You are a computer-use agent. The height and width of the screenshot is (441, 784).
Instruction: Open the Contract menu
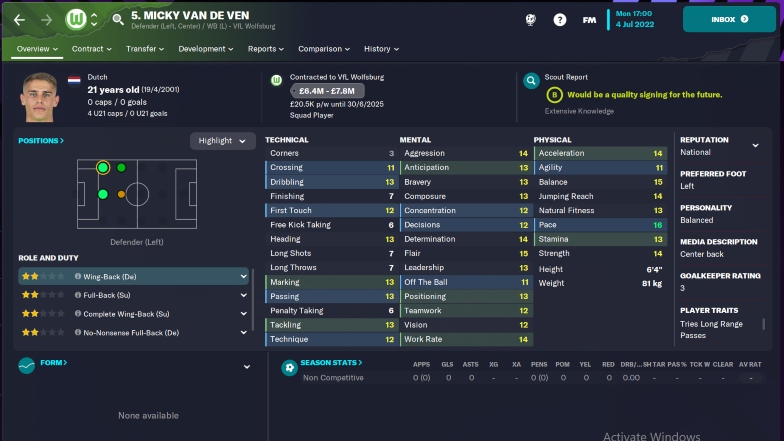point(92,48)
